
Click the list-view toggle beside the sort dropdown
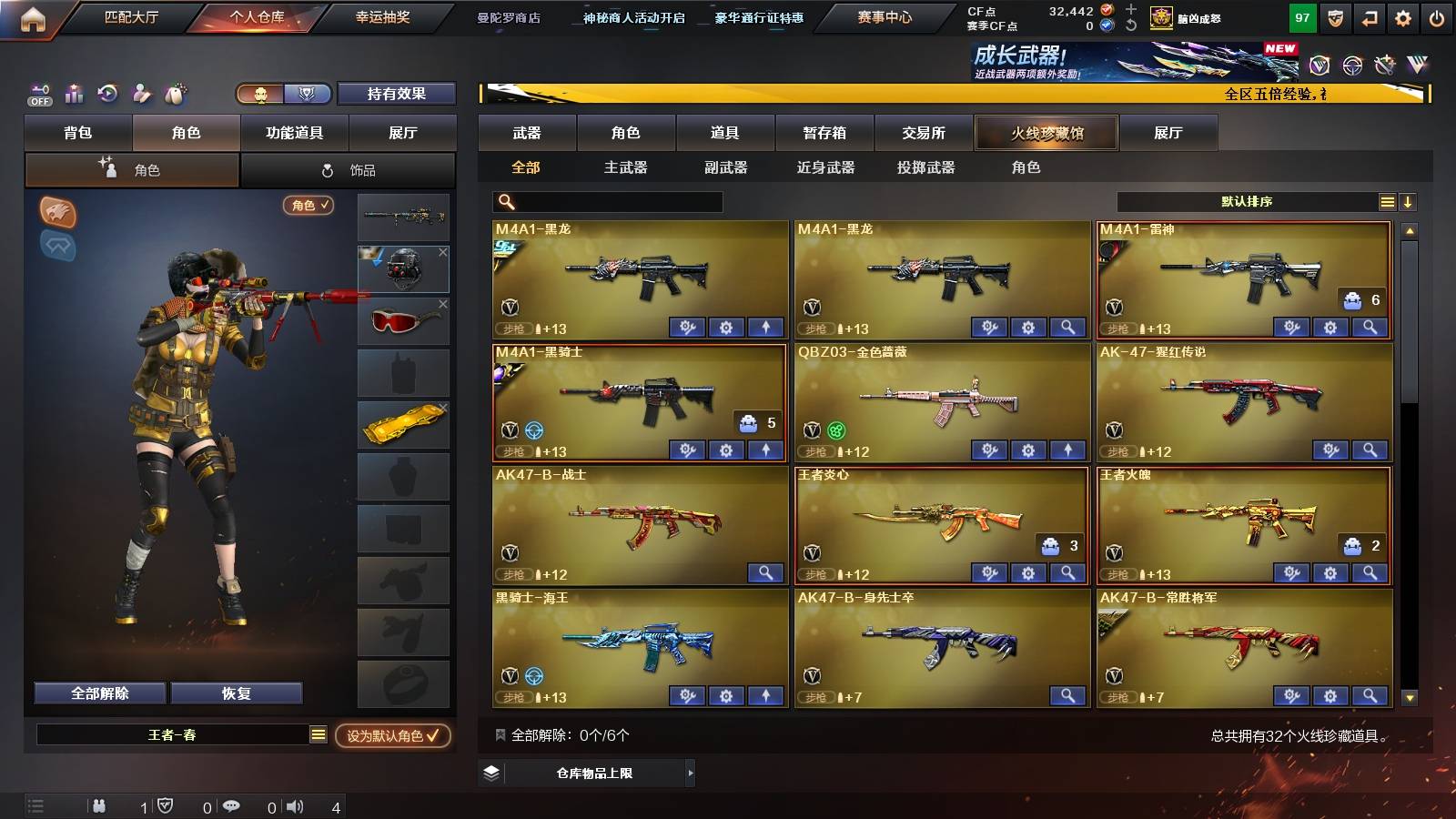(x=1387, y=201)
